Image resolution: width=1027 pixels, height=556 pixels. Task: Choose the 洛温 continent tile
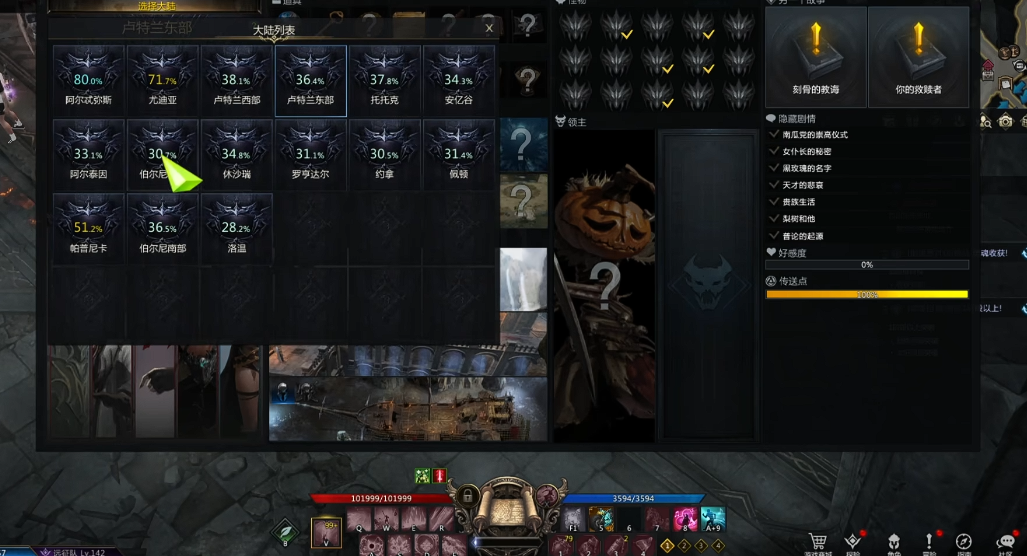tap(237, 228)
